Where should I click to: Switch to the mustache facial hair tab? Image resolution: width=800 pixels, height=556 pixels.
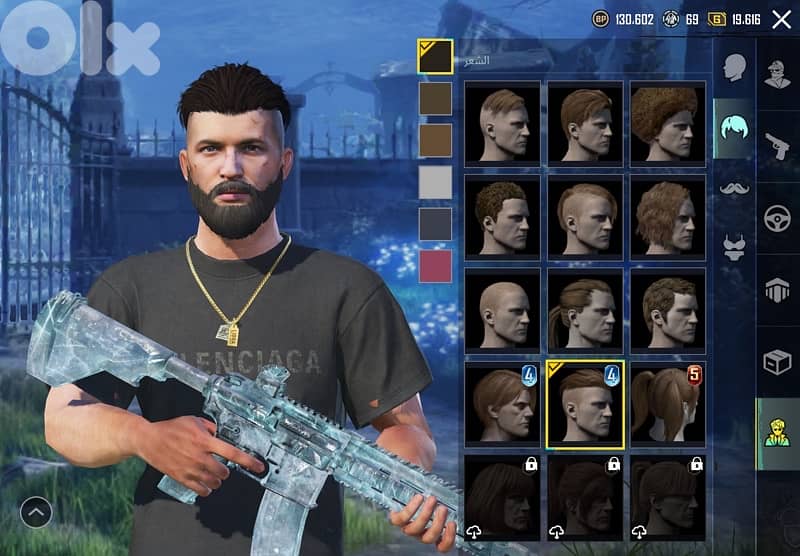pos(734,187)
